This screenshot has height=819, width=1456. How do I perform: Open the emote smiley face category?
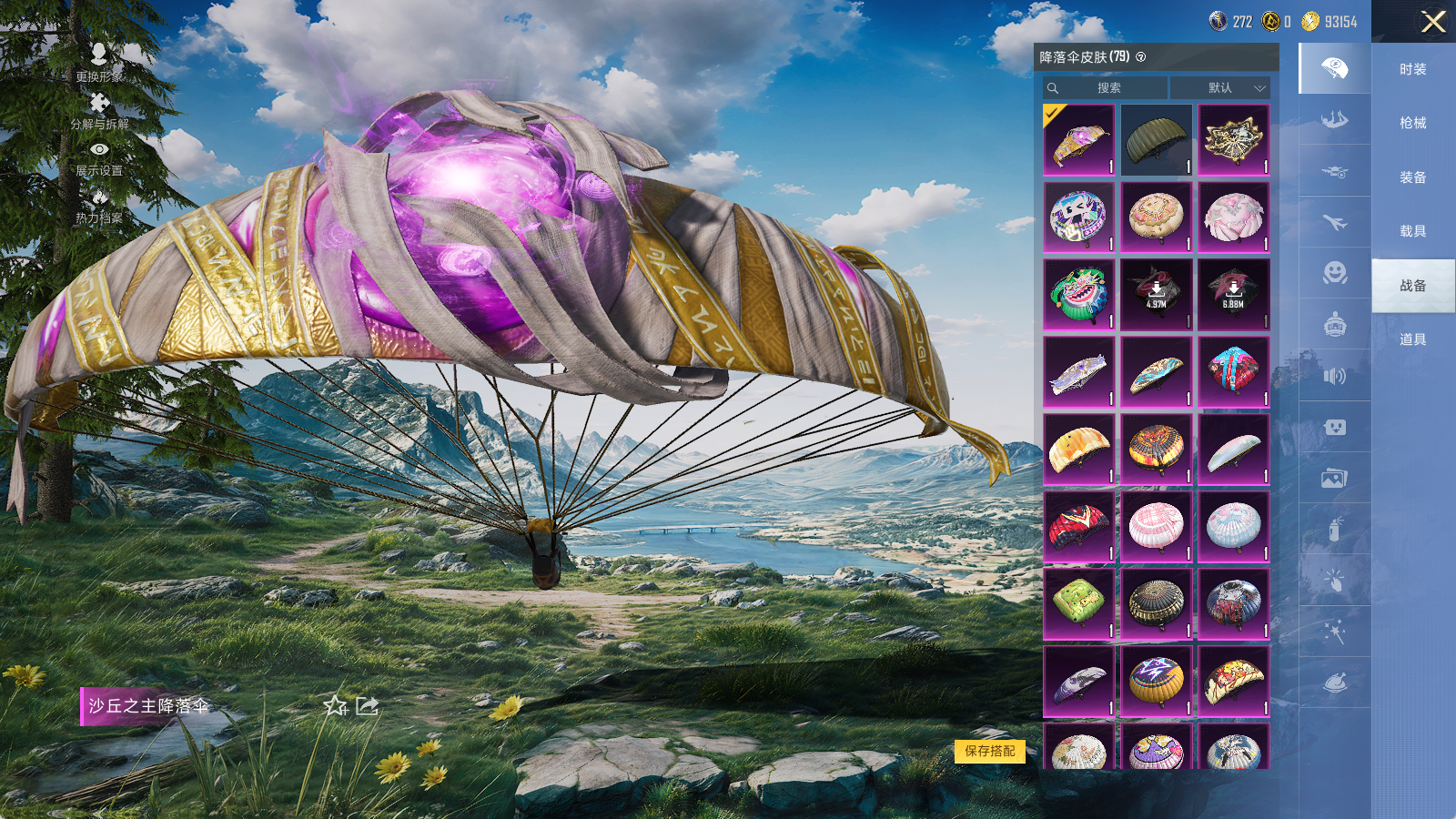point(1334,273)
